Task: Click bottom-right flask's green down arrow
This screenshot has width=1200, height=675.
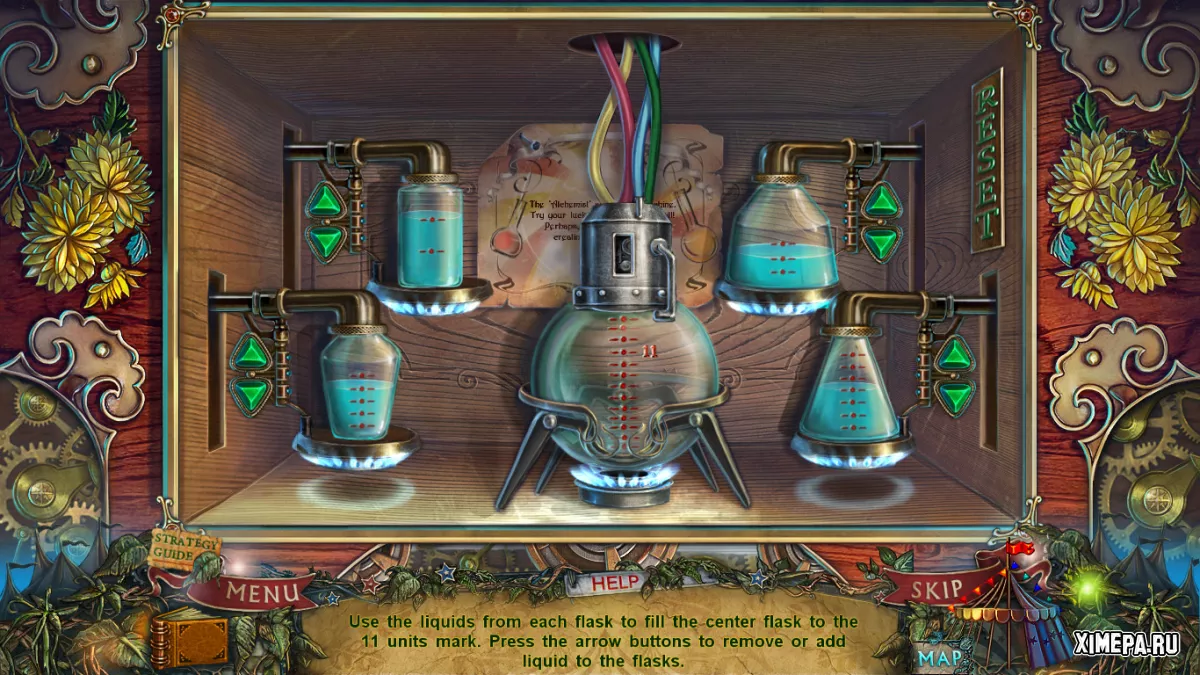Action: (955, 393)
